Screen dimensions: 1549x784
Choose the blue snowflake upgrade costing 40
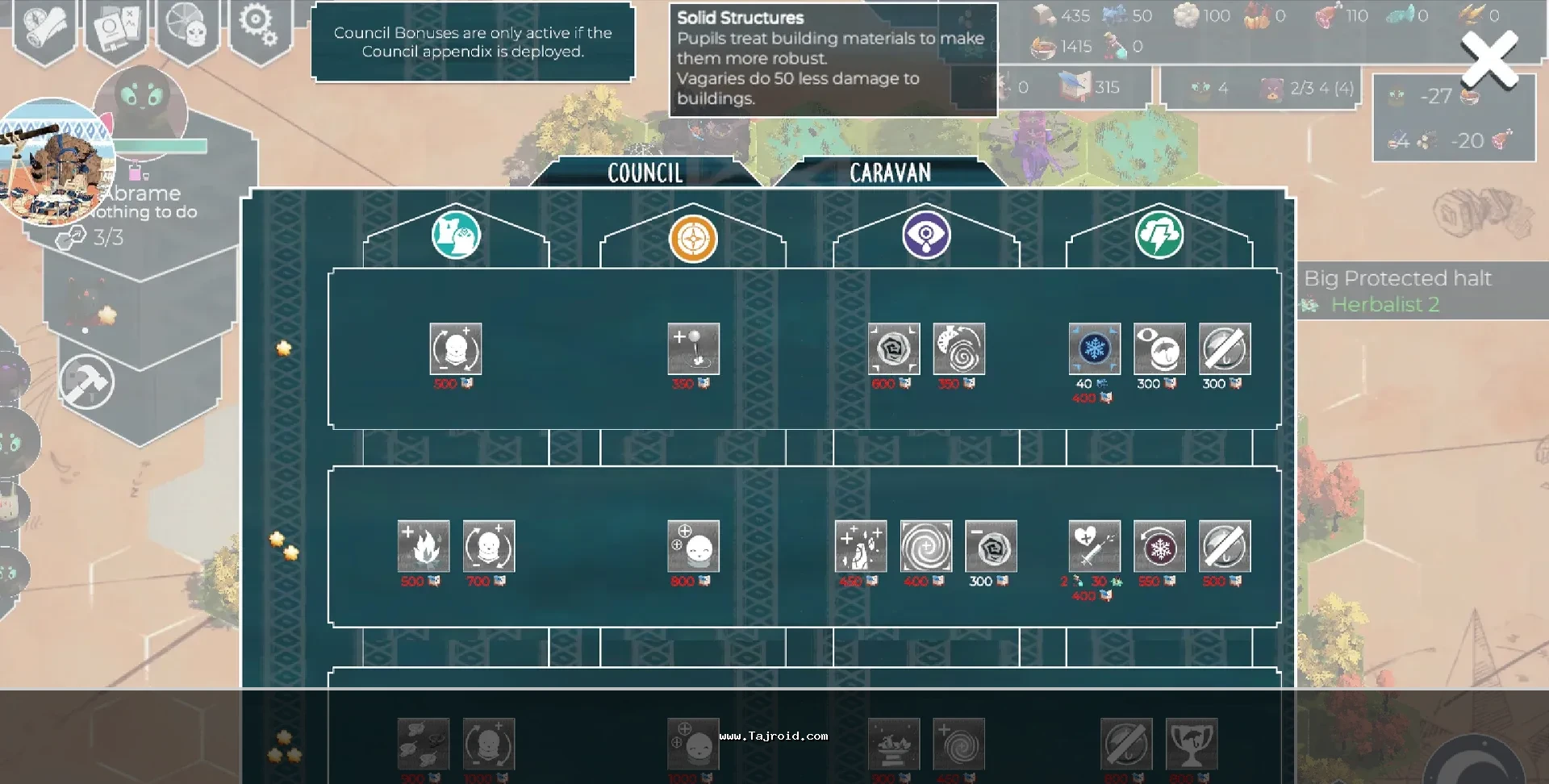[1094, 349]
